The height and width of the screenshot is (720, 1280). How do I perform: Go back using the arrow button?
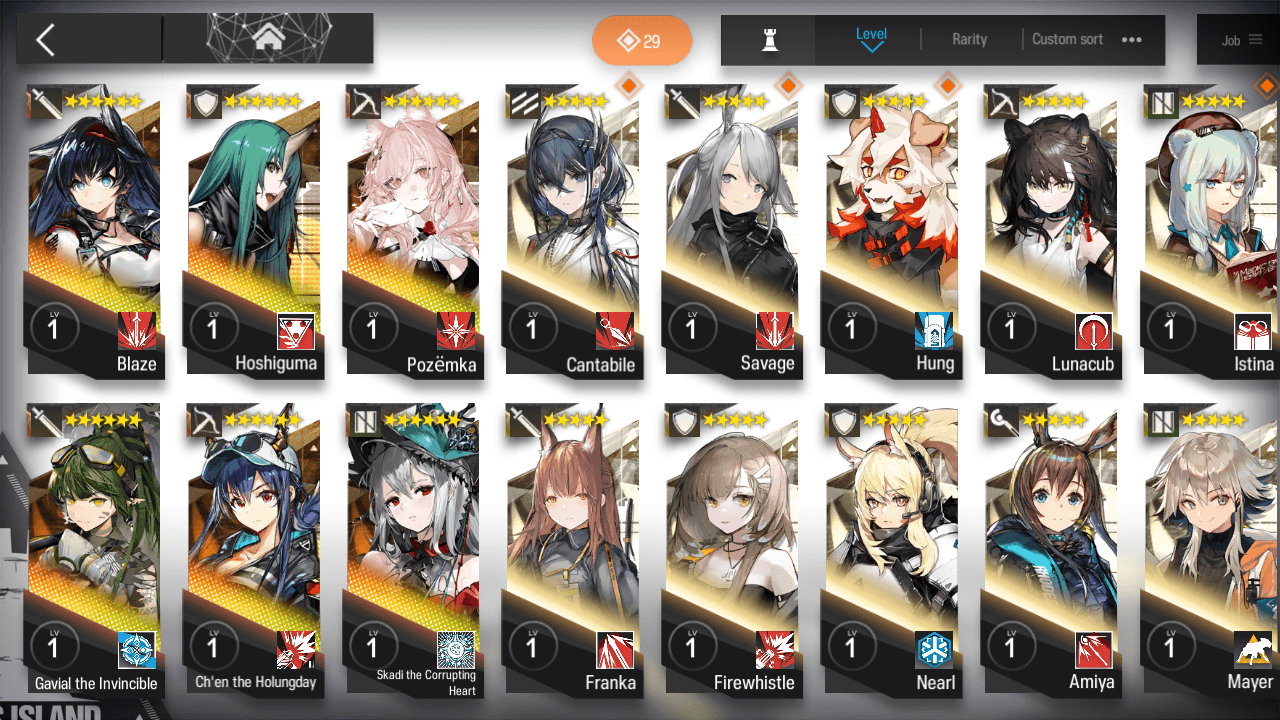pyautogui.click(x=45, y=40)
